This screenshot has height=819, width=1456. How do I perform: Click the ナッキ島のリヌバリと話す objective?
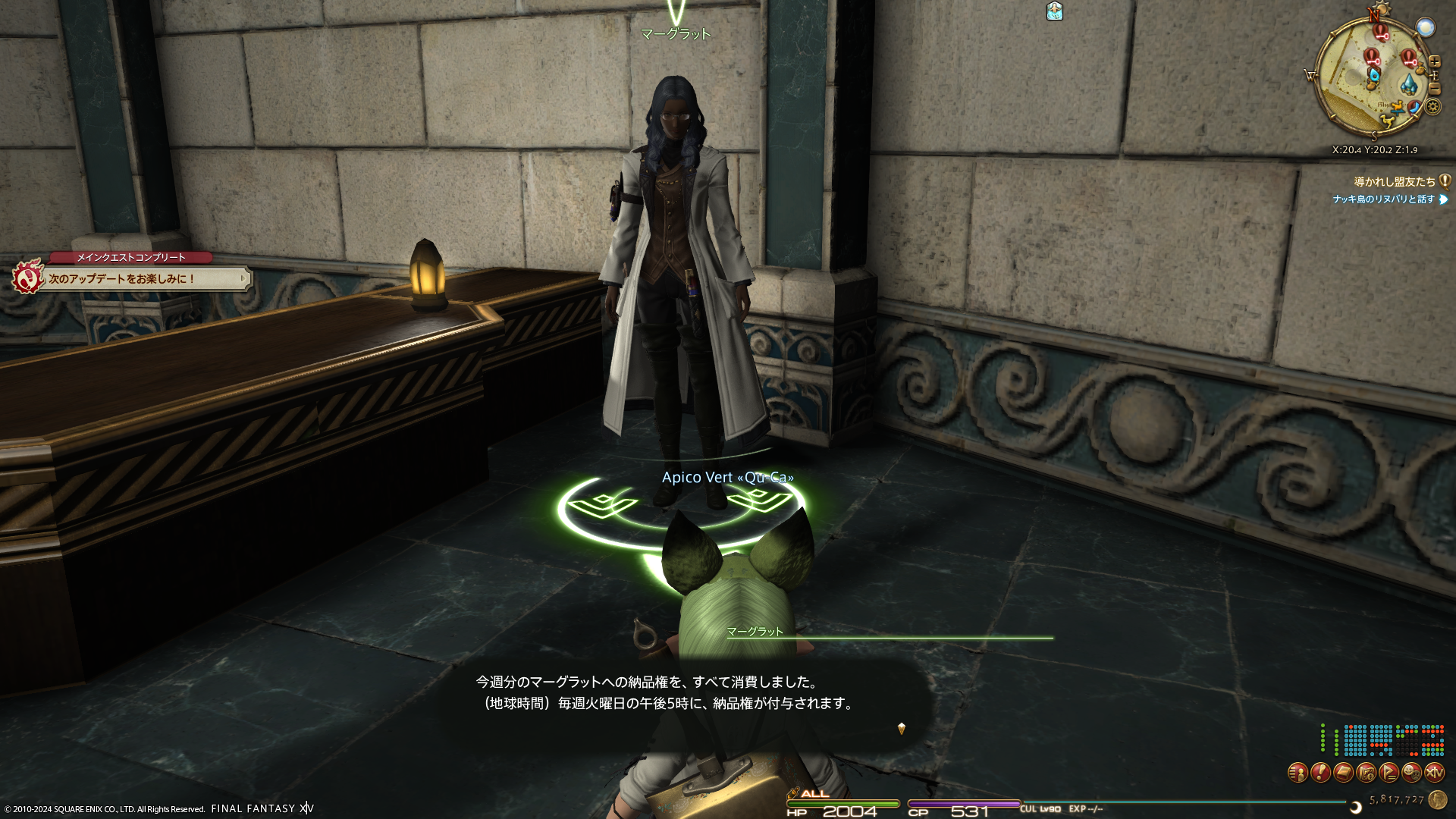coord(1384,199)
